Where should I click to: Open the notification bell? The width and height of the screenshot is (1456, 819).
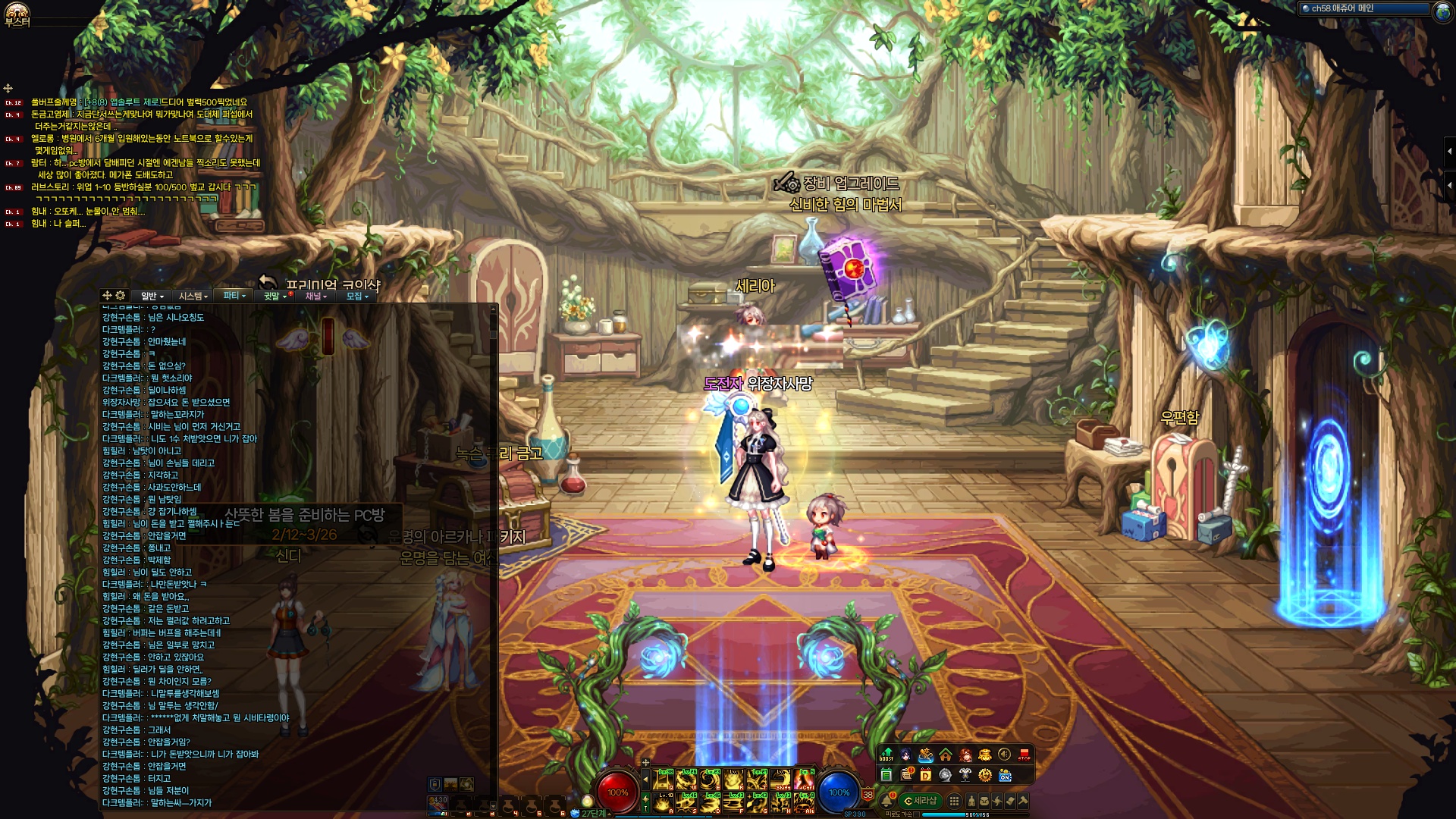[886, 801]
